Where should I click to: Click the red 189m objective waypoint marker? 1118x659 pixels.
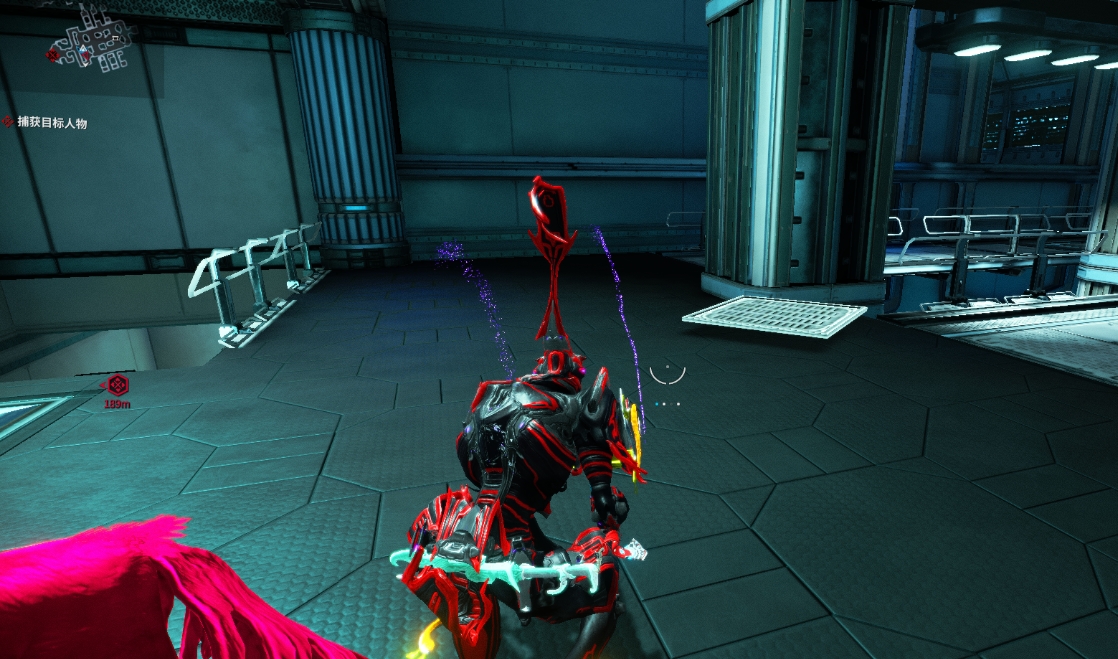118,384
